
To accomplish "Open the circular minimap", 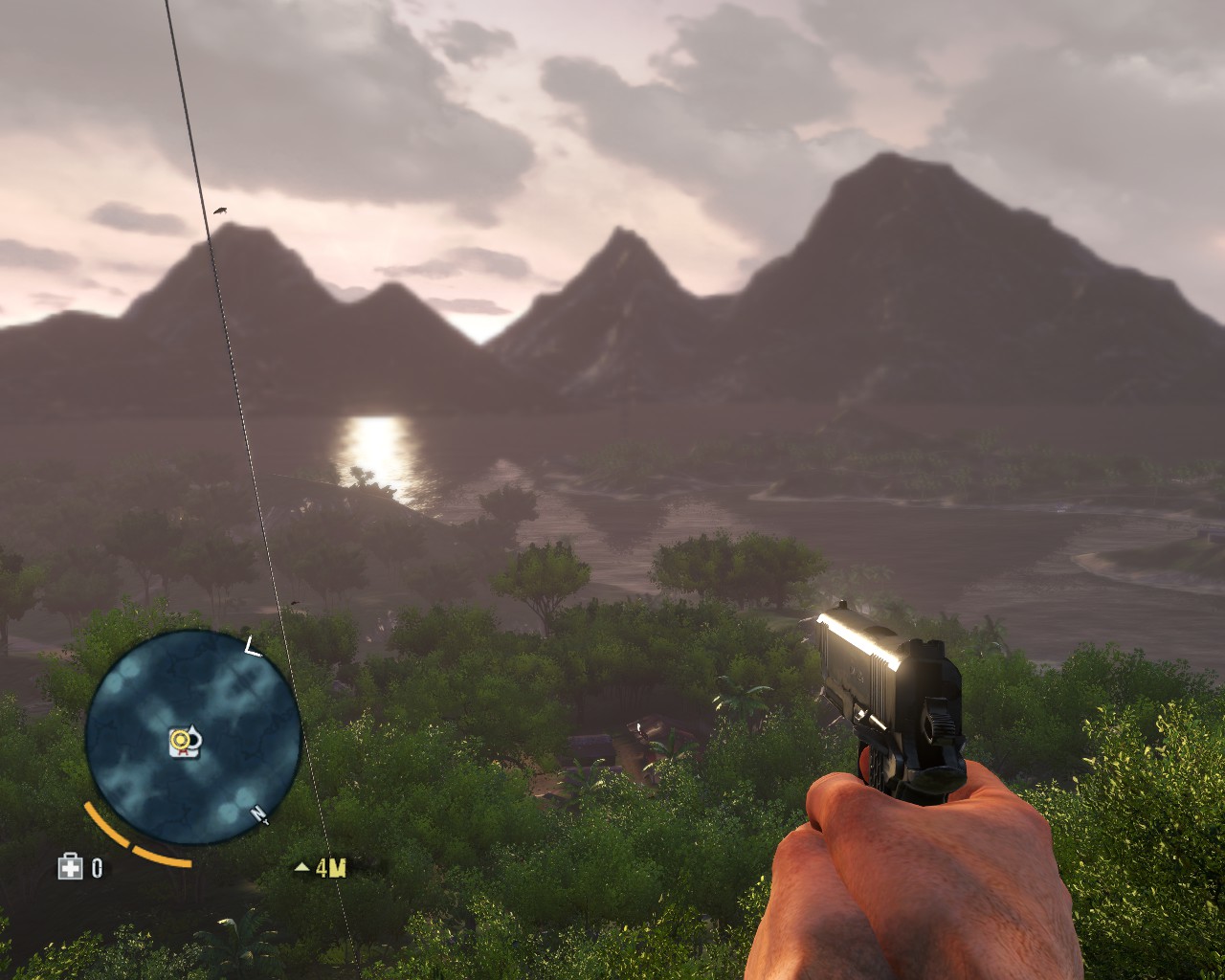I will coord(194,739).
